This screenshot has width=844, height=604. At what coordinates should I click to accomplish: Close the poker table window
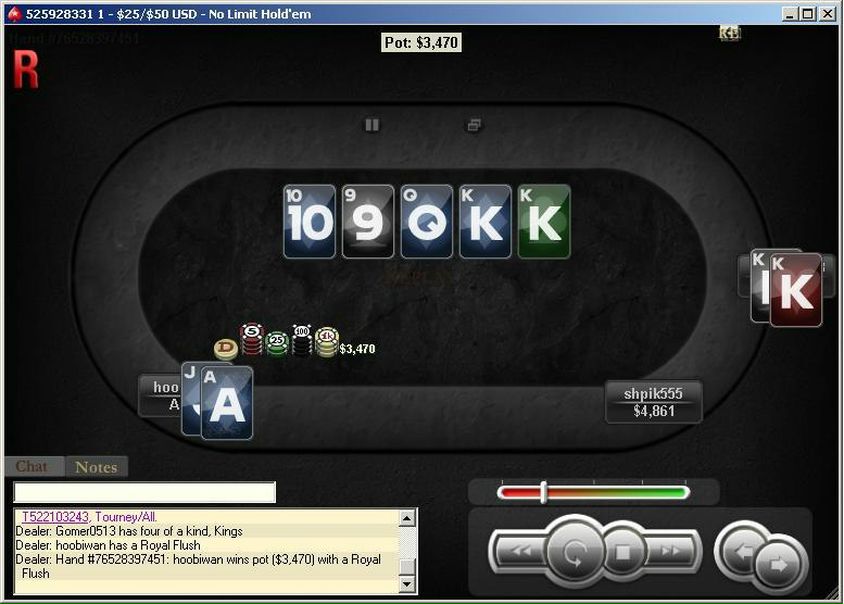827,14
